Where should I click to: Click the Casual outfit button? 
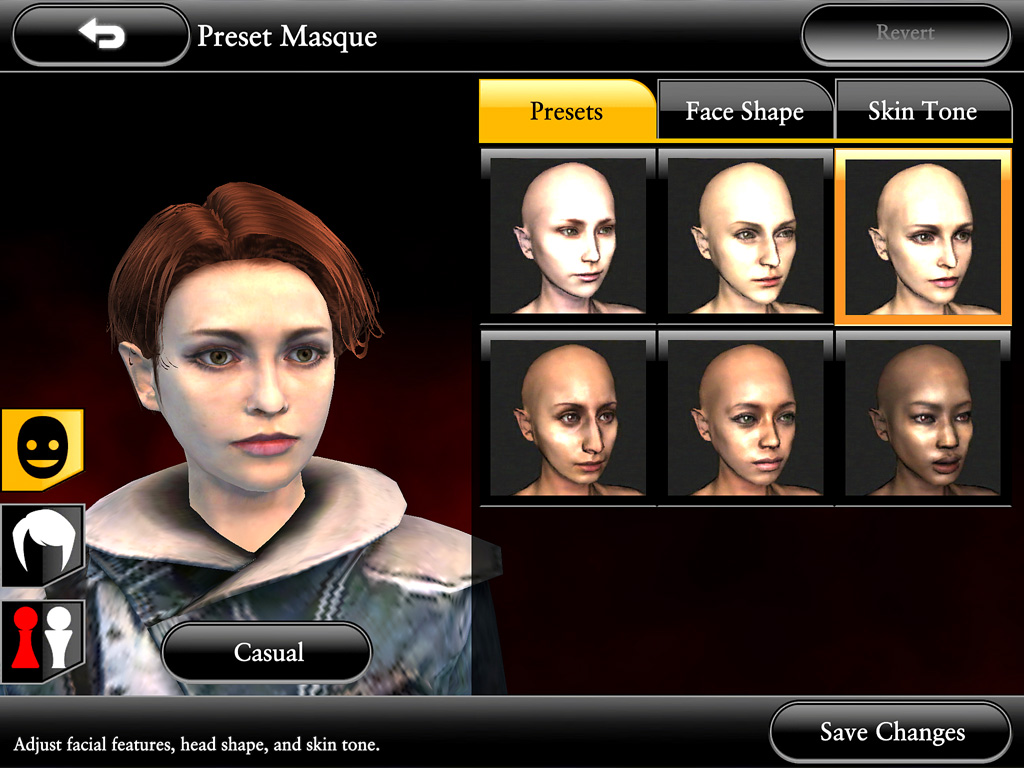coord(267,653)
